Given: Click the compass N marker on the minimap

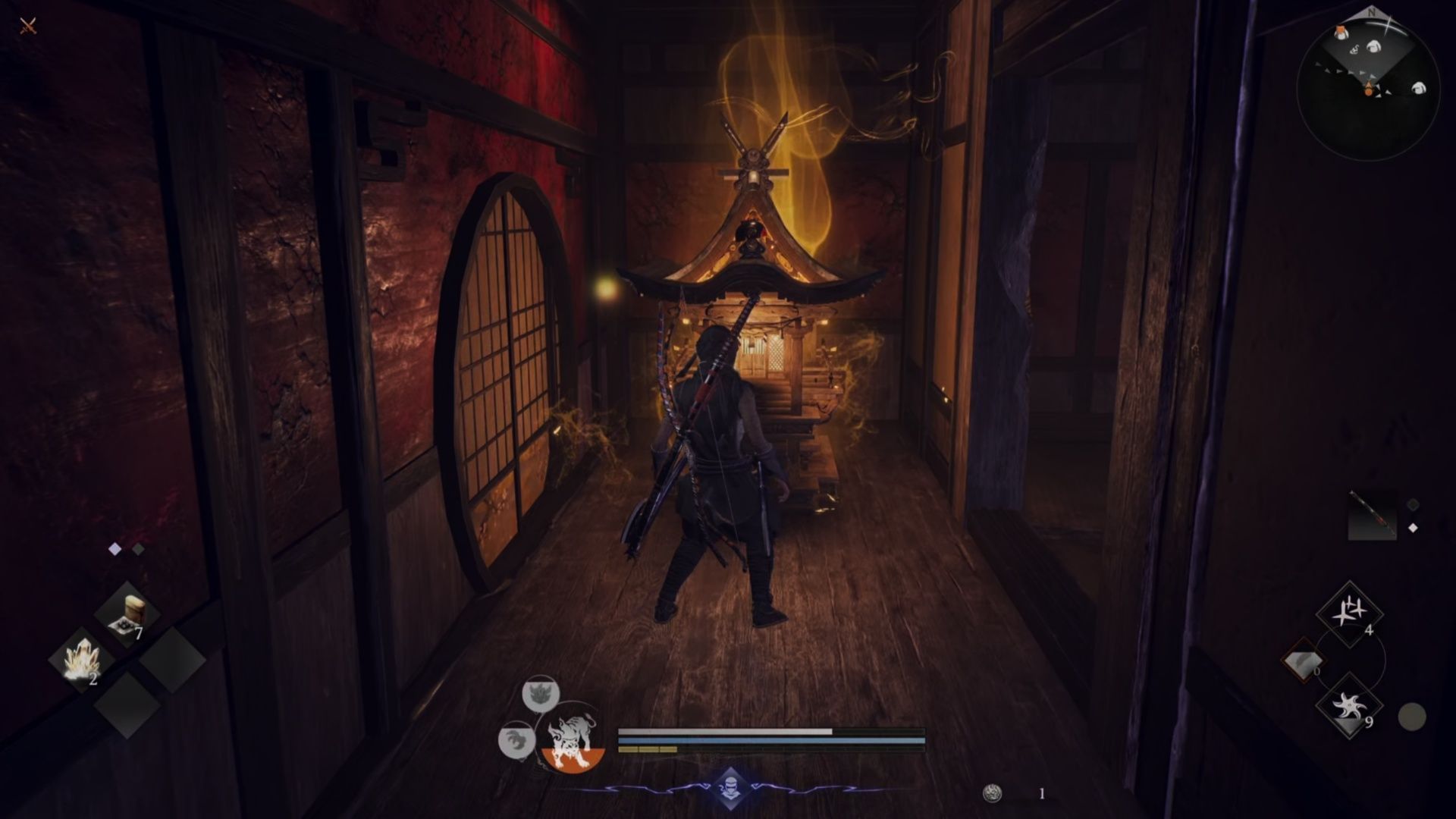Looking at the screenshot, I should (x=1372, y=12).
